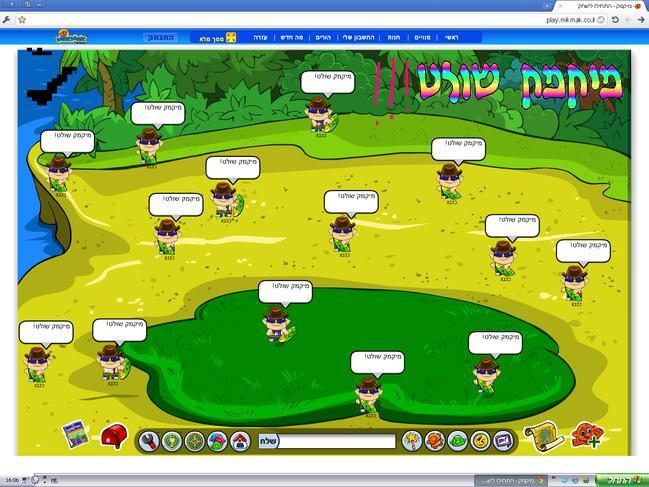The height and width of the screenshot is (487, 649).
Task: Open the red mailbox
Action: [114, 436]
